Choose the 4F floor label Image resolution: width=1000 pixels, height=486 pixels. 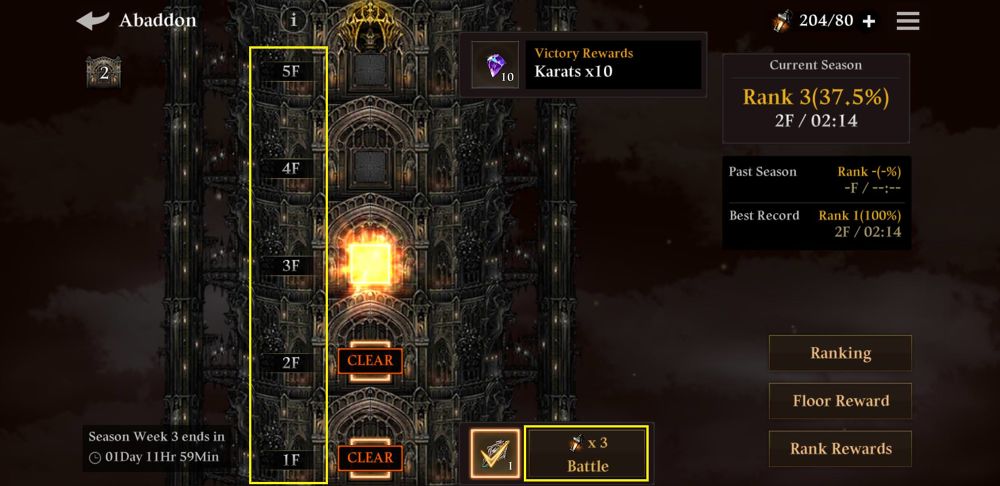point(291,169)
